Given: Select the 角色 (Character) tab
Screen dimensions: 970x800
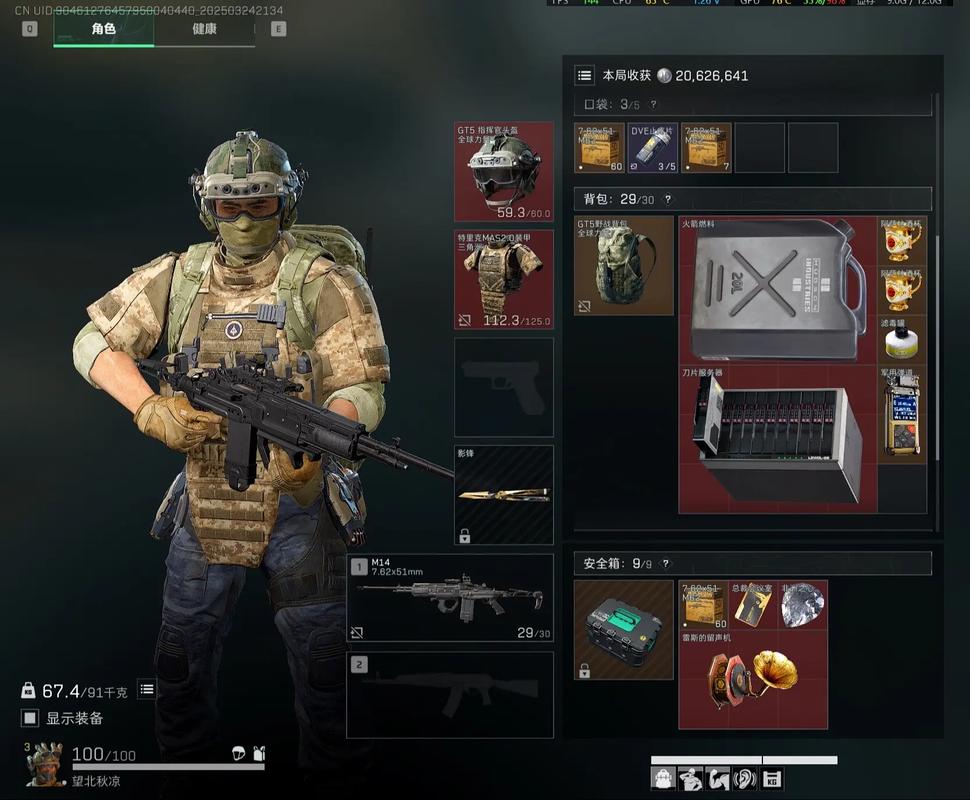Looking at the screenshot, I should [104, 29].
